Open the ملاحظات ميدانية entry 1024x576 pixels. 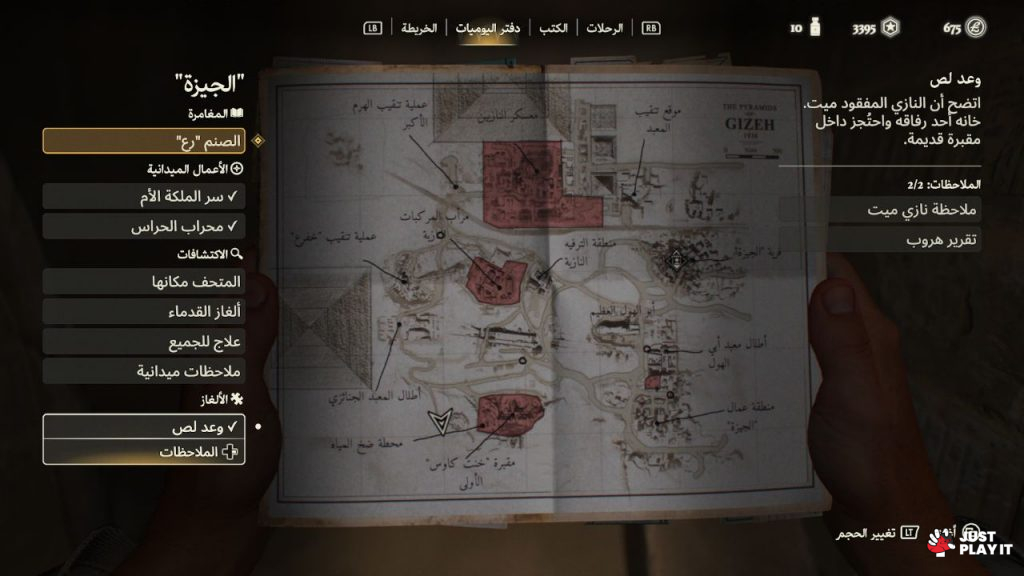(x=144, y=371)
